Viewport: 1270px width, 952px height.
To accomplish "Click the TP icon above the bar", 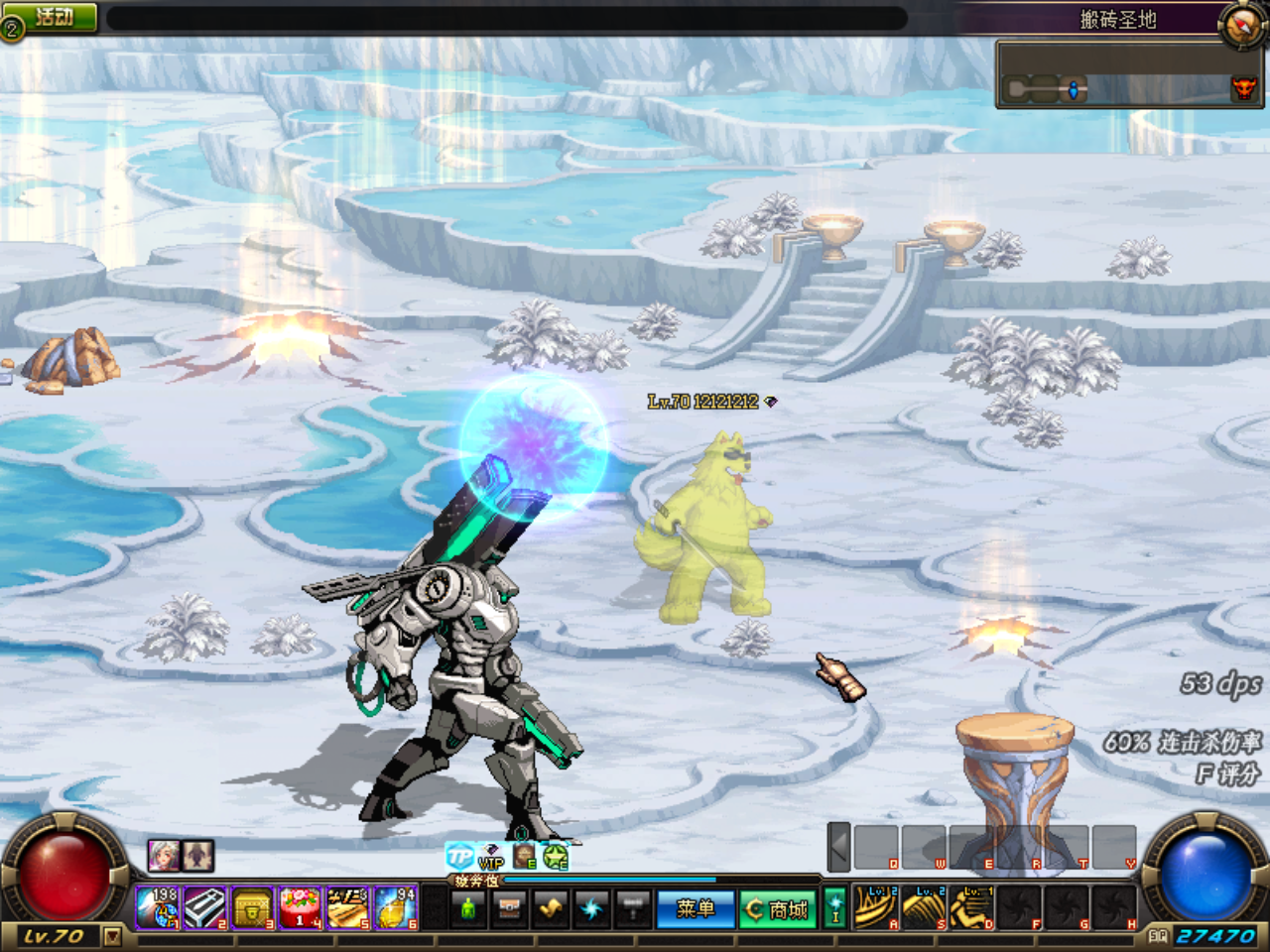I will point(459,857).
